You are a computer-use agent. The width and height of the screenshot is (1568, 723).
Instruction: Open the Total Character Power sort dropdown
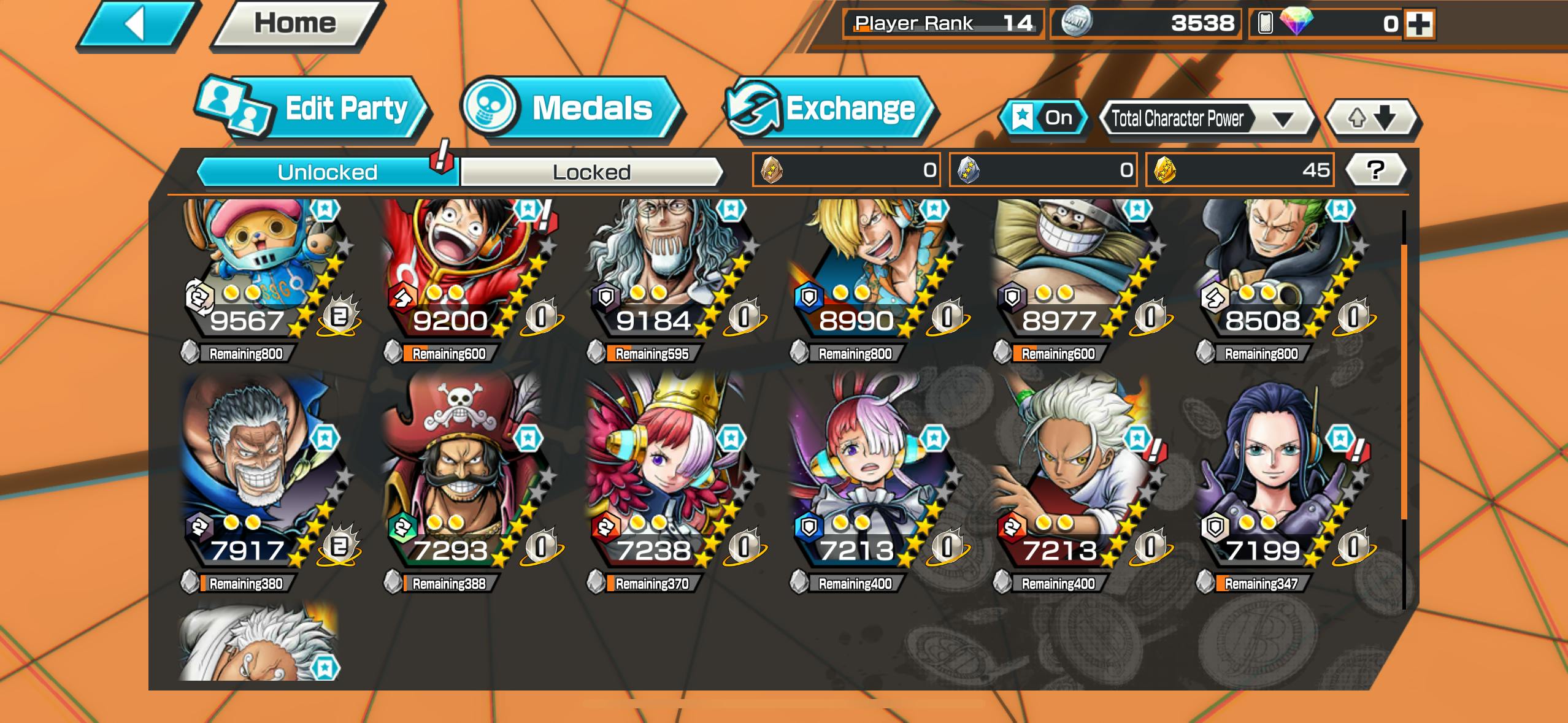1206,118
